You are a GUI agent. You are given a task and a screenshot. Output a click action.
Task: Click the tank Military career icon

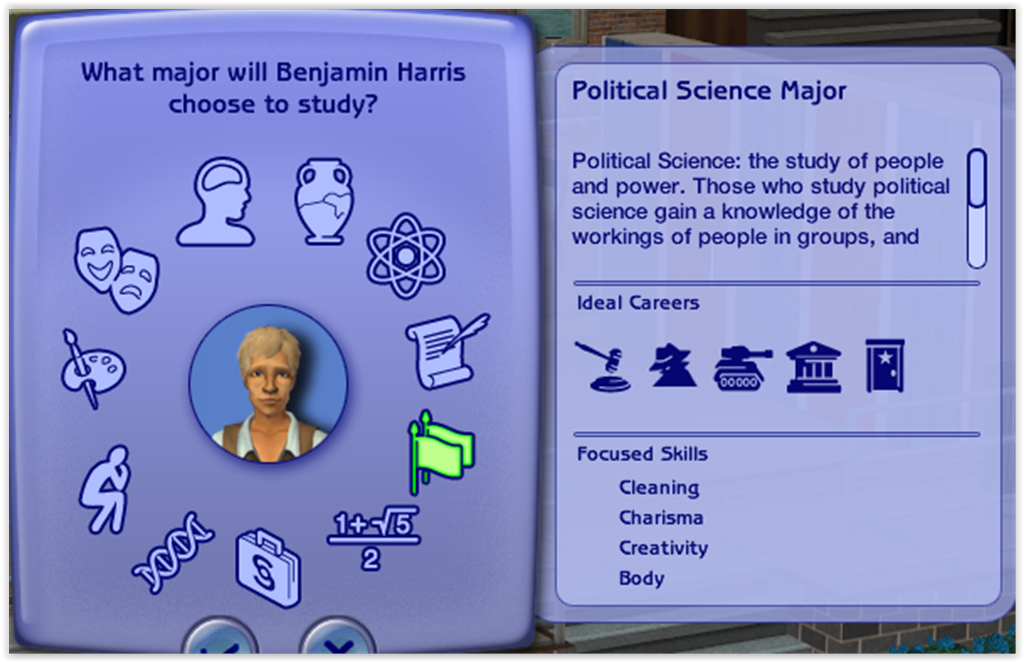pyautogui.click(x=742, y=367)
